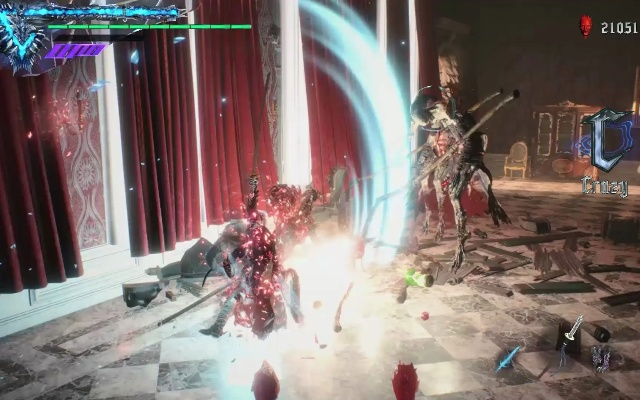640x400 pixels.
Task: Click the Vergil character emblem
Action: pyautogui.click(x=22, y=42)
